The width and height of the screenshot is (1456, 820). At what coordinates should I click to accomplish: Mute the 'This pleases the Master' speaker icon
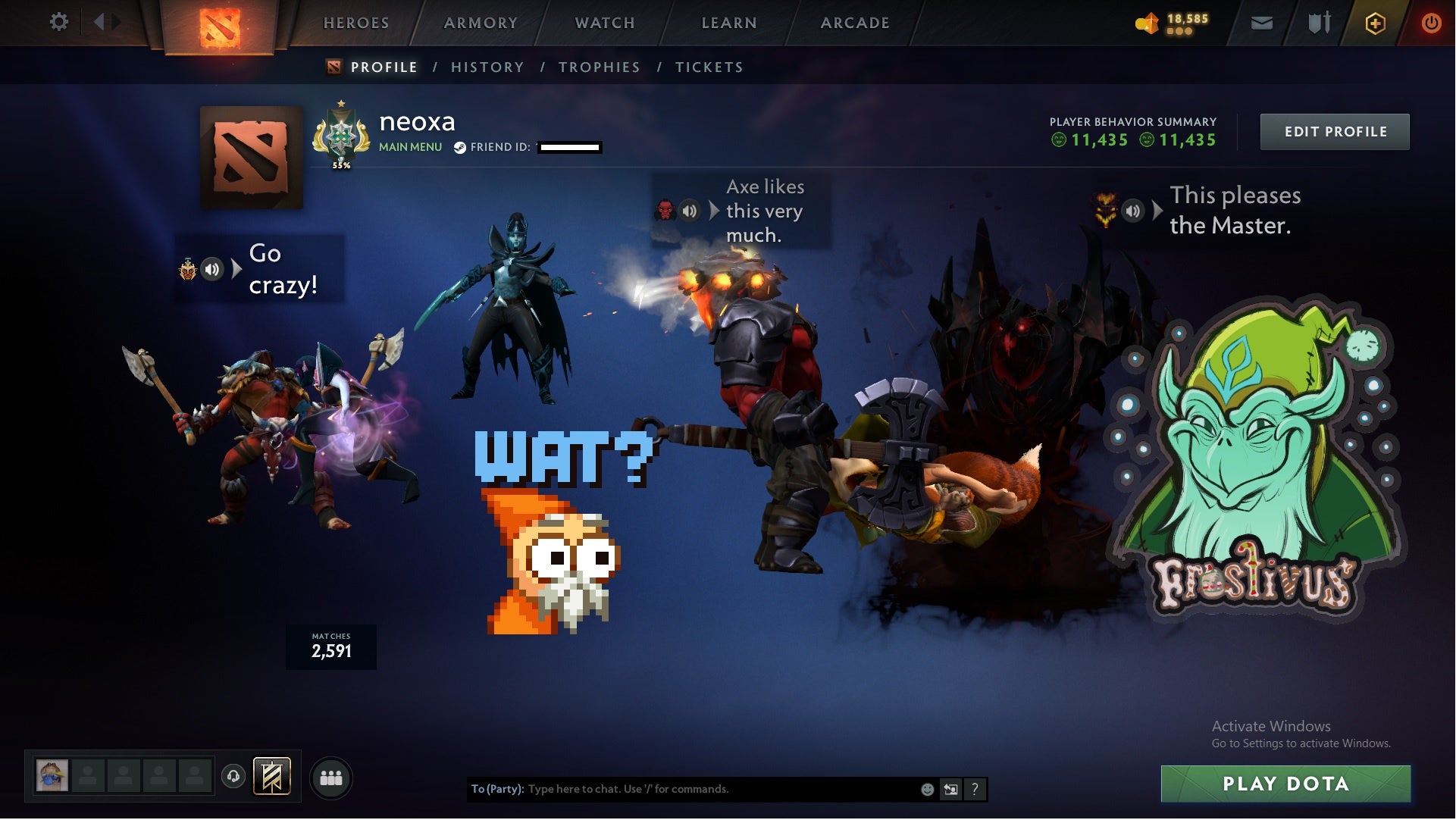point(1132,211)
